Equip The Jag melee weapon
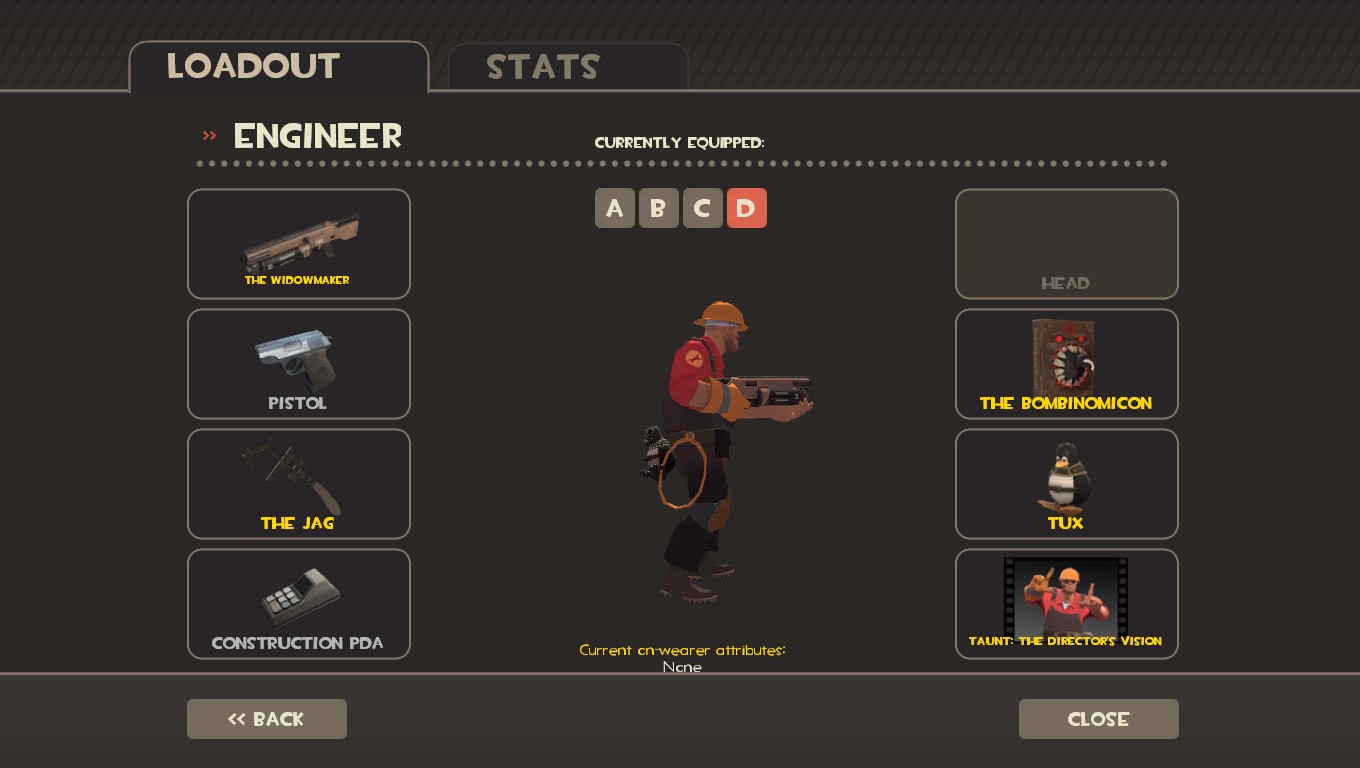 (x=298, y=483)
